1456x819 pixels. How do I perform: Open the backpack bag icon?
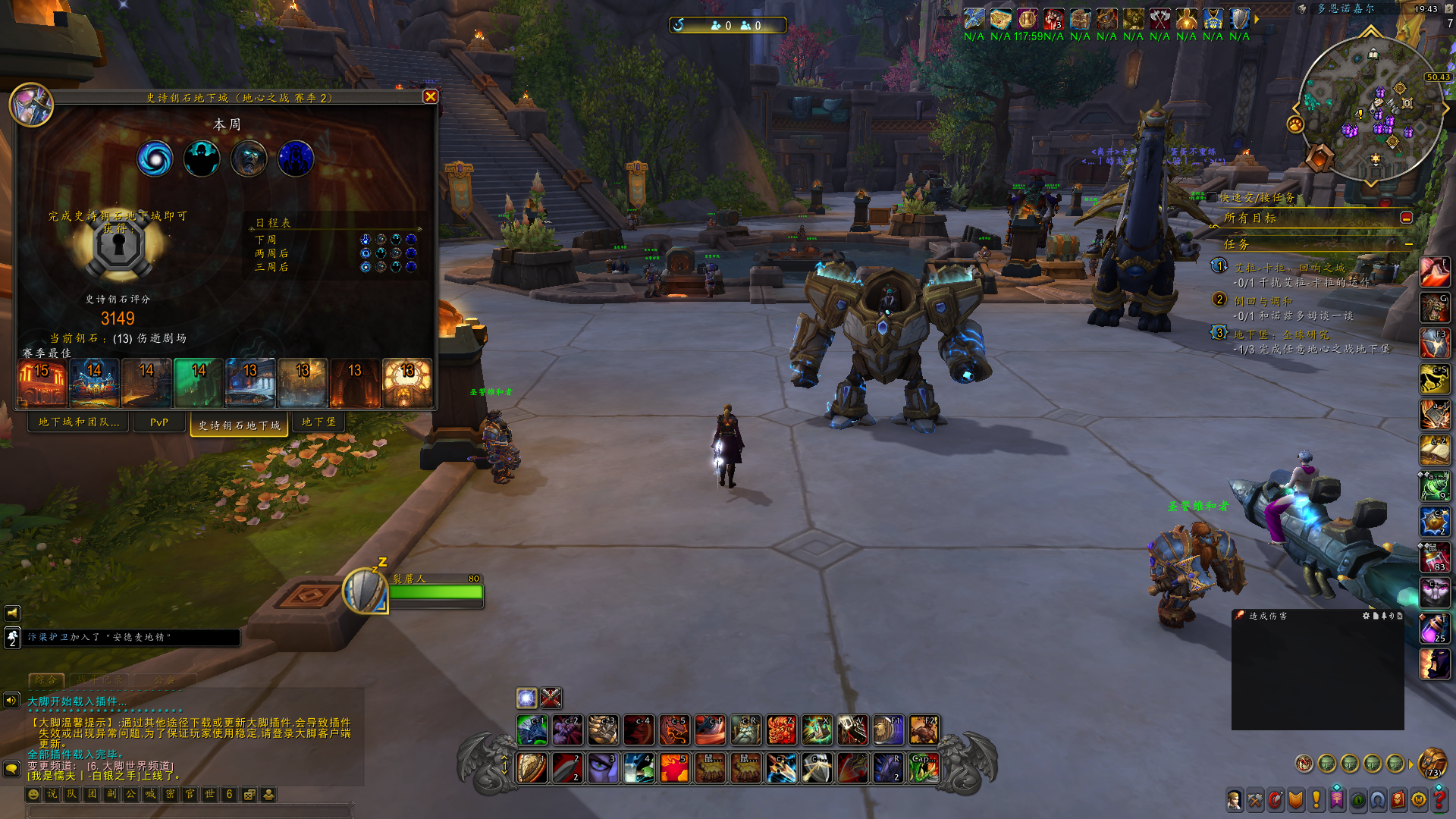pos(1432,762)
